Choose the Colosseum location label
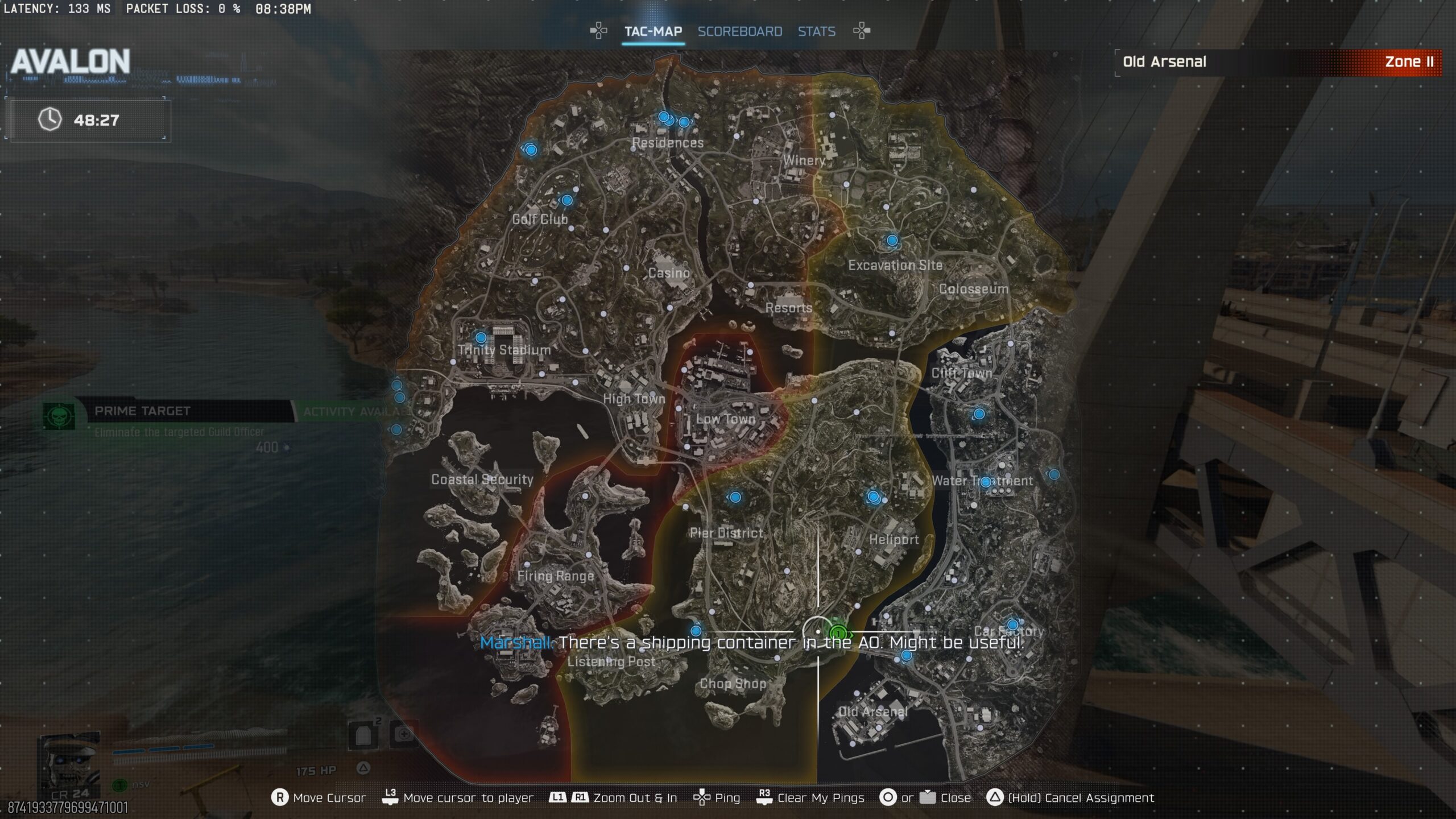 pos(974,289)
